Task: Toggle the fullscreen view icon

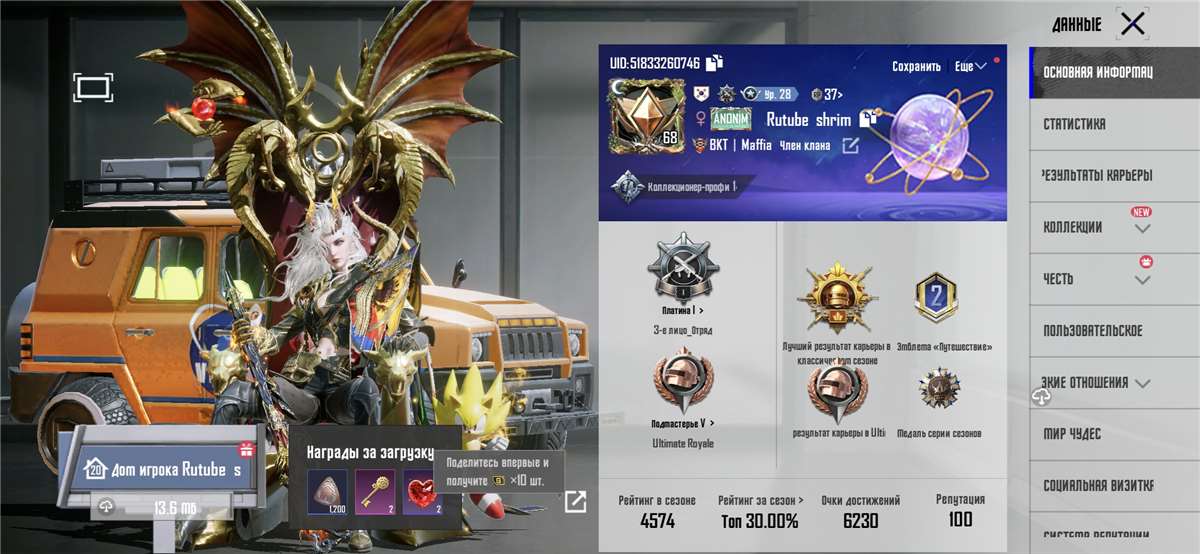Action: (x=93, y=87)
